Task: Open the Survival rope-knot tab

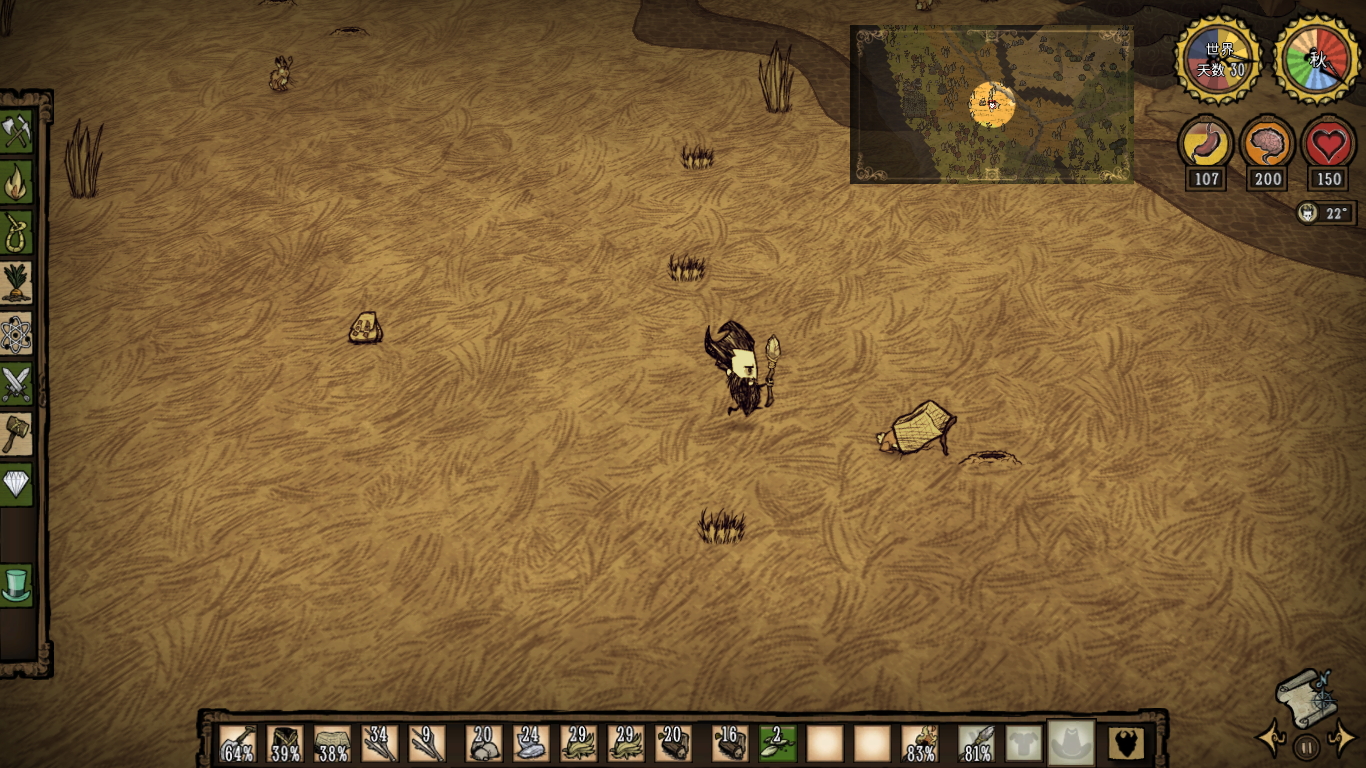Action: pyautogui.click(x=17, y=232)
